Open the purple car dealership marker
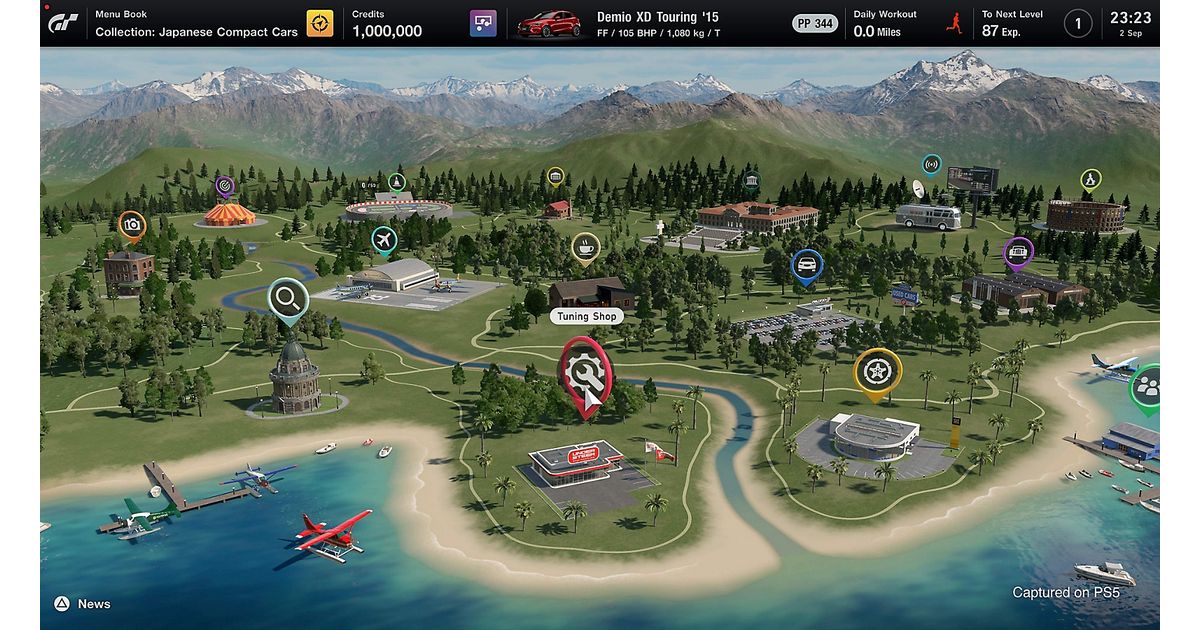 coord(1018,251)
